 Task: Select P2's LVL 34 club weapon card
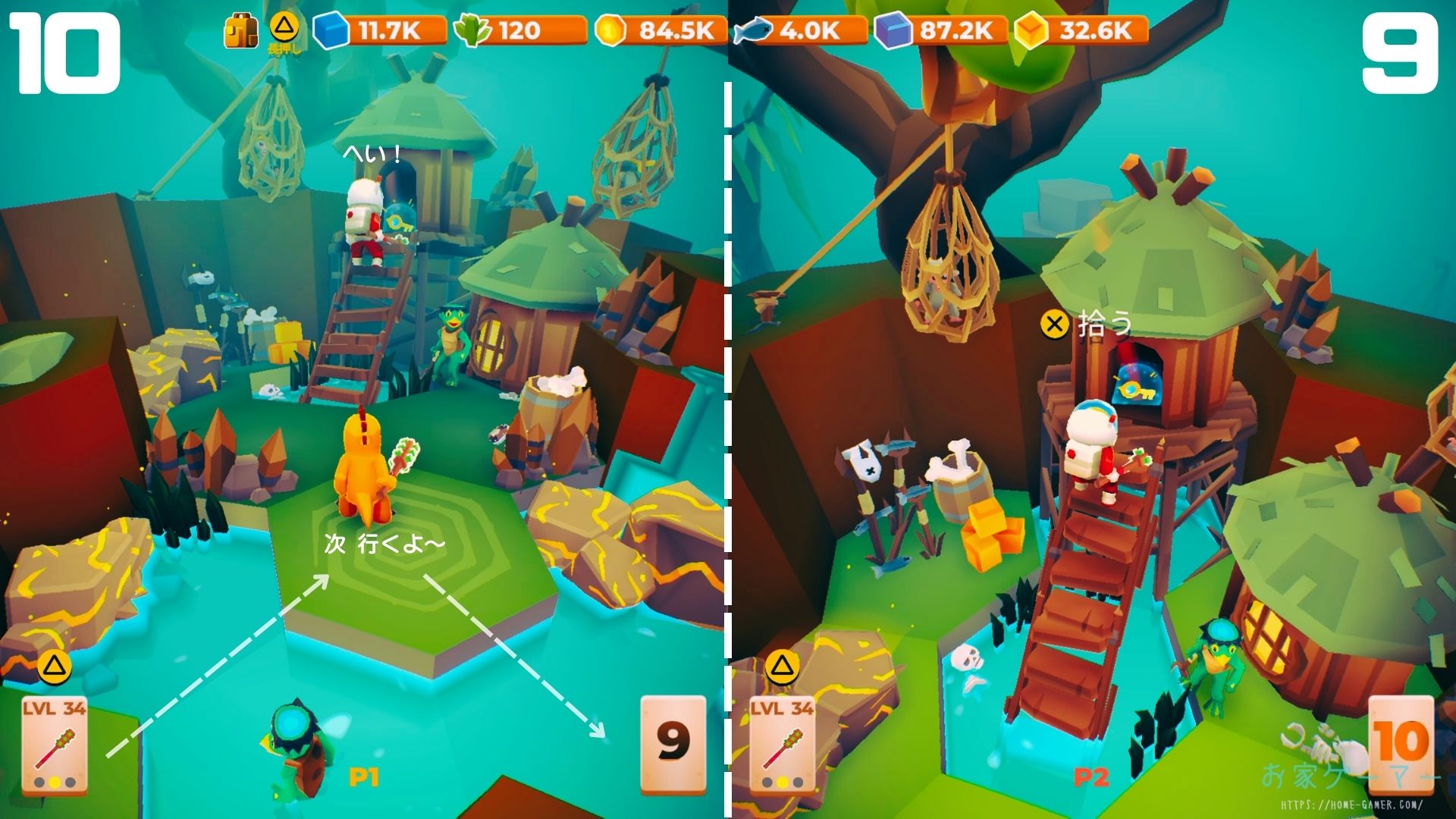point(782,745)
